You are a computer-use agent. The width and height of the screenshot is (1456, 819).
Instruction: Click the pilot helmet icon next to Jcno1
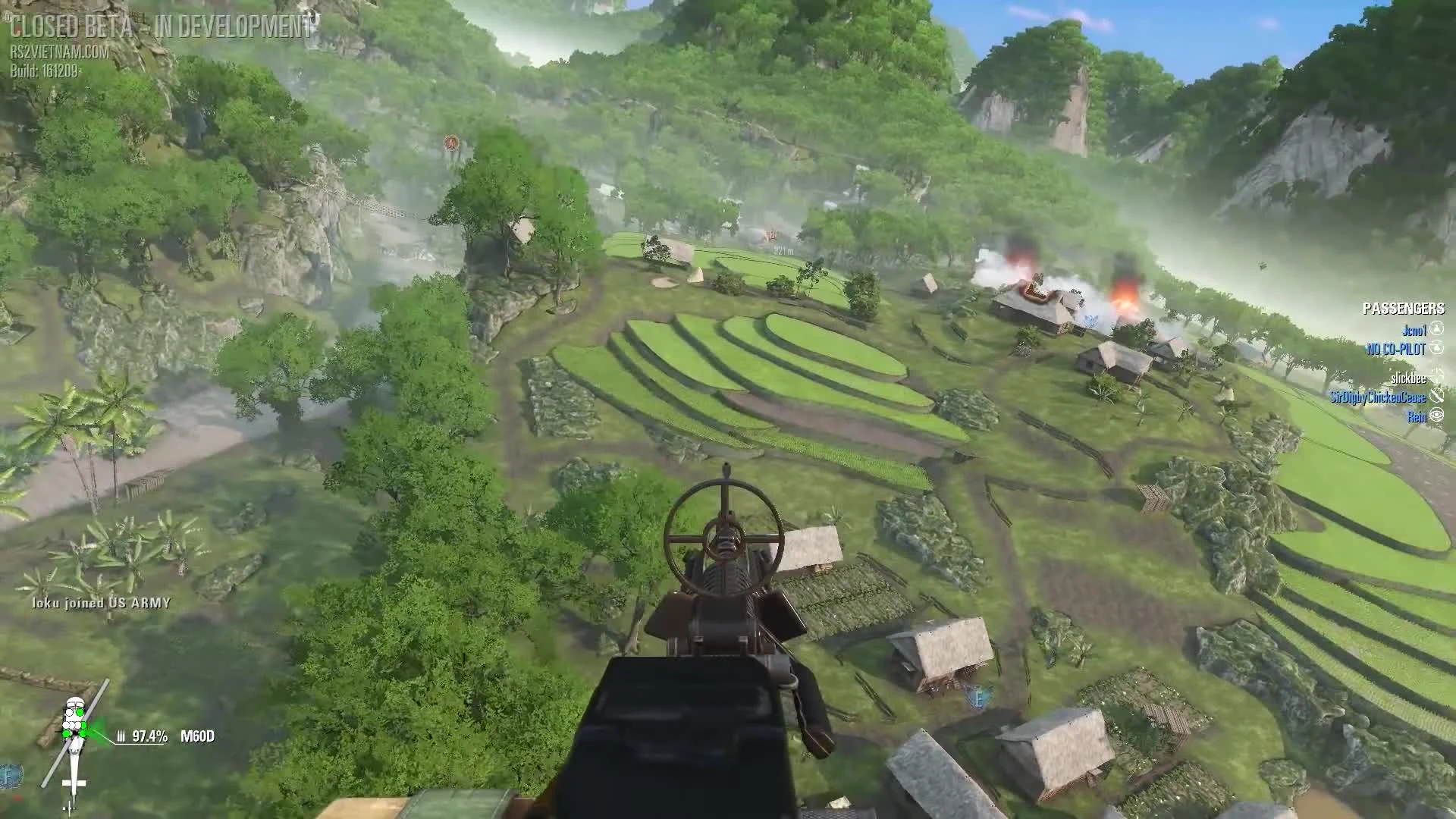click(1438, 329)
